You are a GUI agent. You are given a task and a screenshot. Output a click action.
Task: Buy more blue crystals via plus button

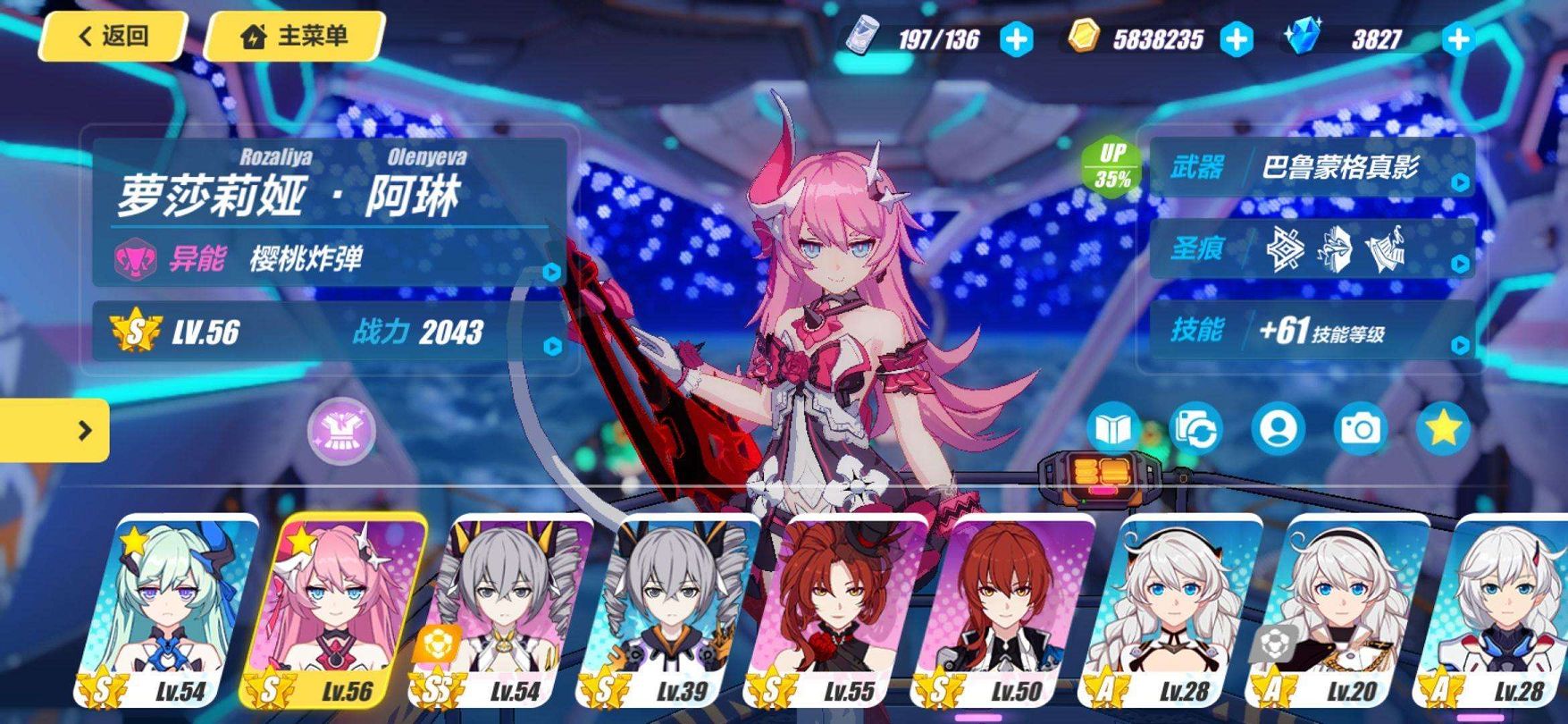(x=1457, y=39)
